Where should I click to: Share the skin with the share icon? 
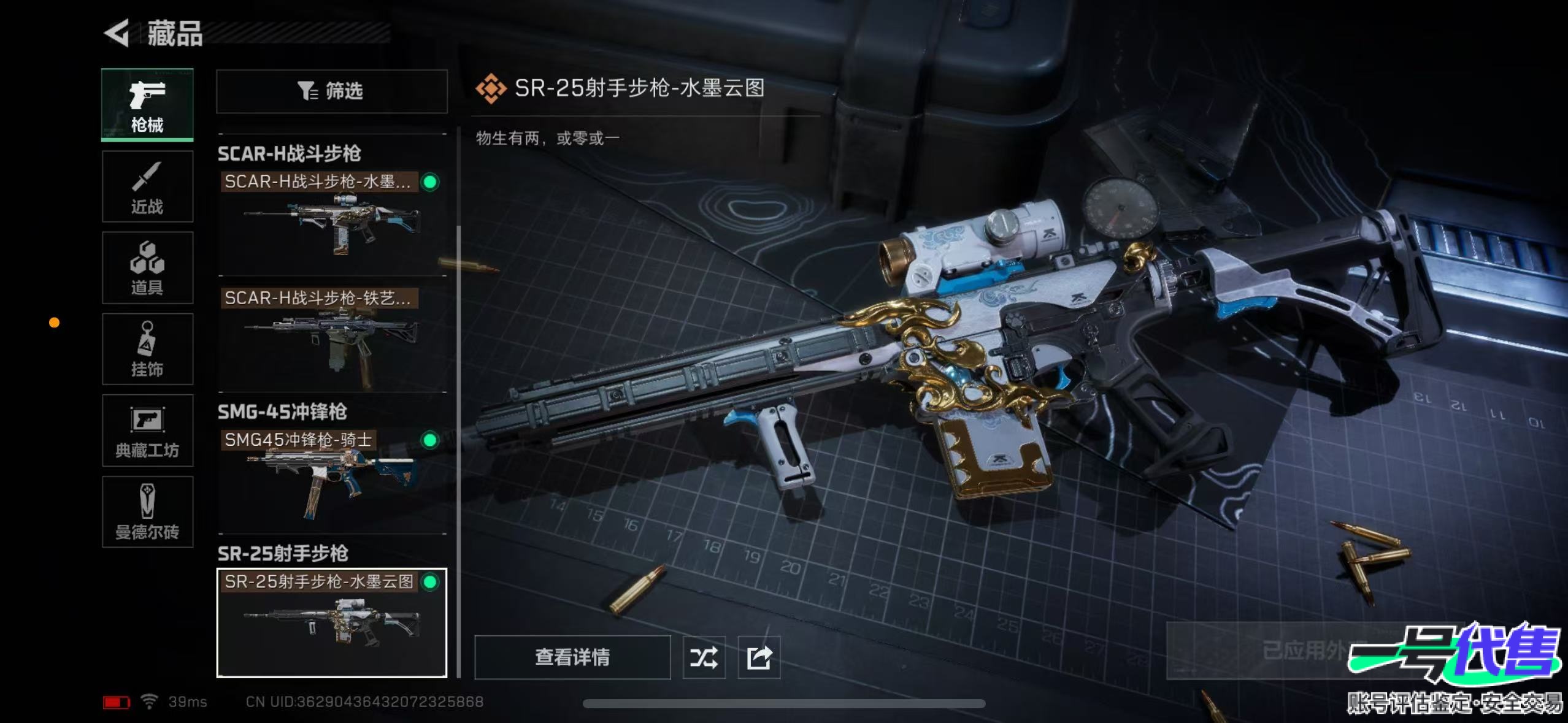click(x=759, y=658)
